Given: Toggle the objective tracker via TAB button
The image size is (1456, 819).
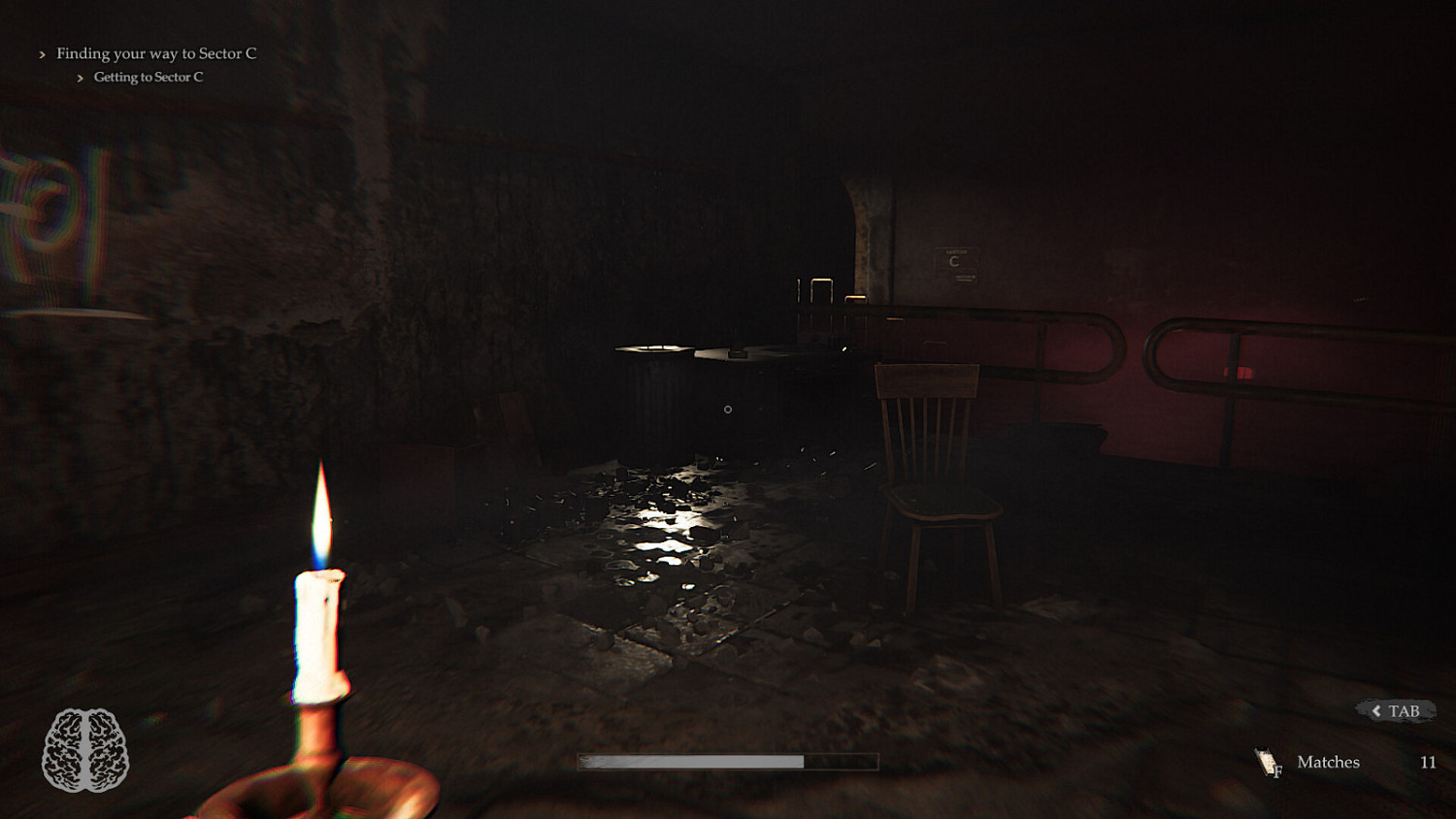Looking at the screenshot, I should (1396, 708).
